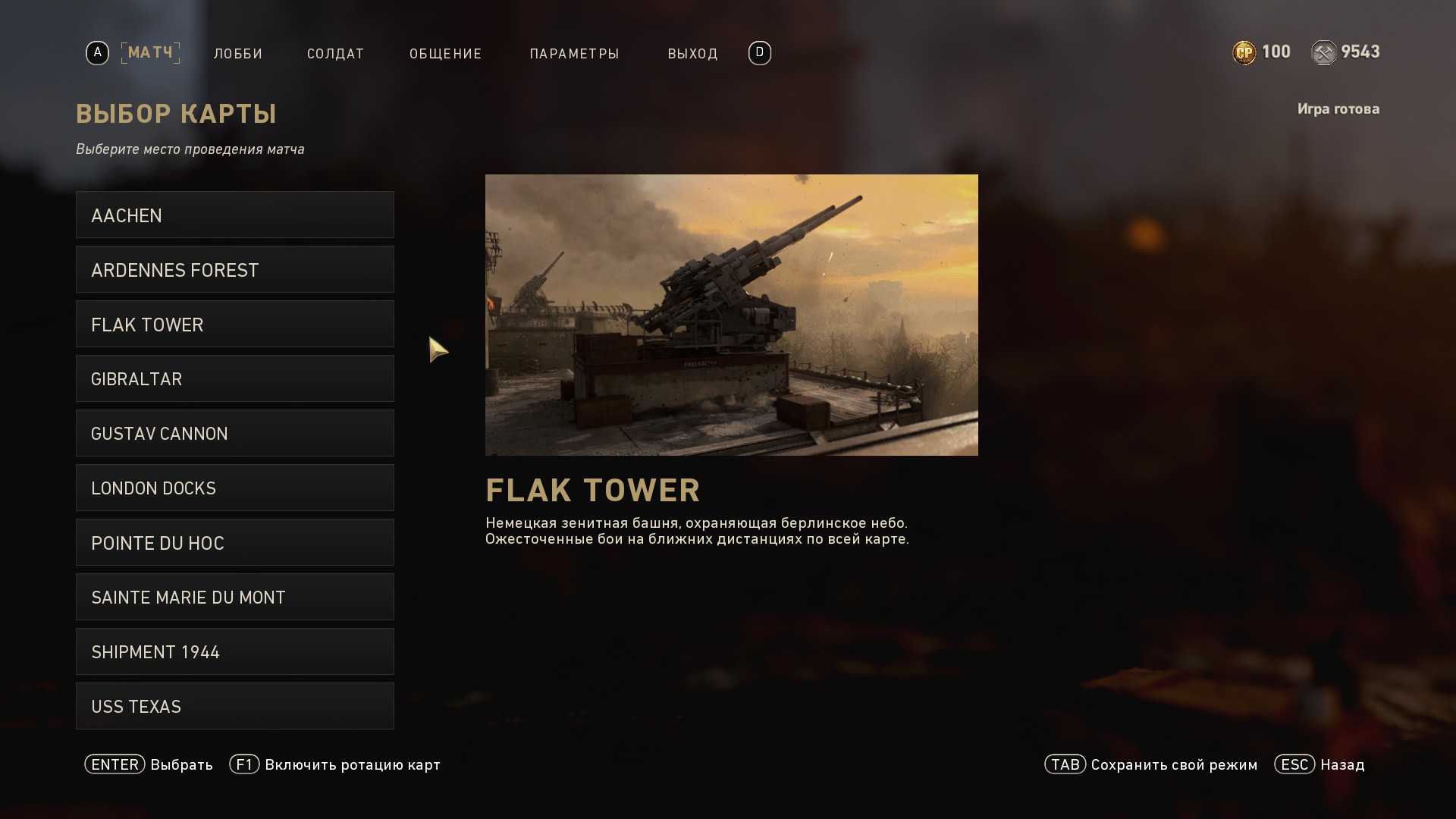1456x819 pixels.
Task: Select the Shipment 1944 map
Action: 234,652
